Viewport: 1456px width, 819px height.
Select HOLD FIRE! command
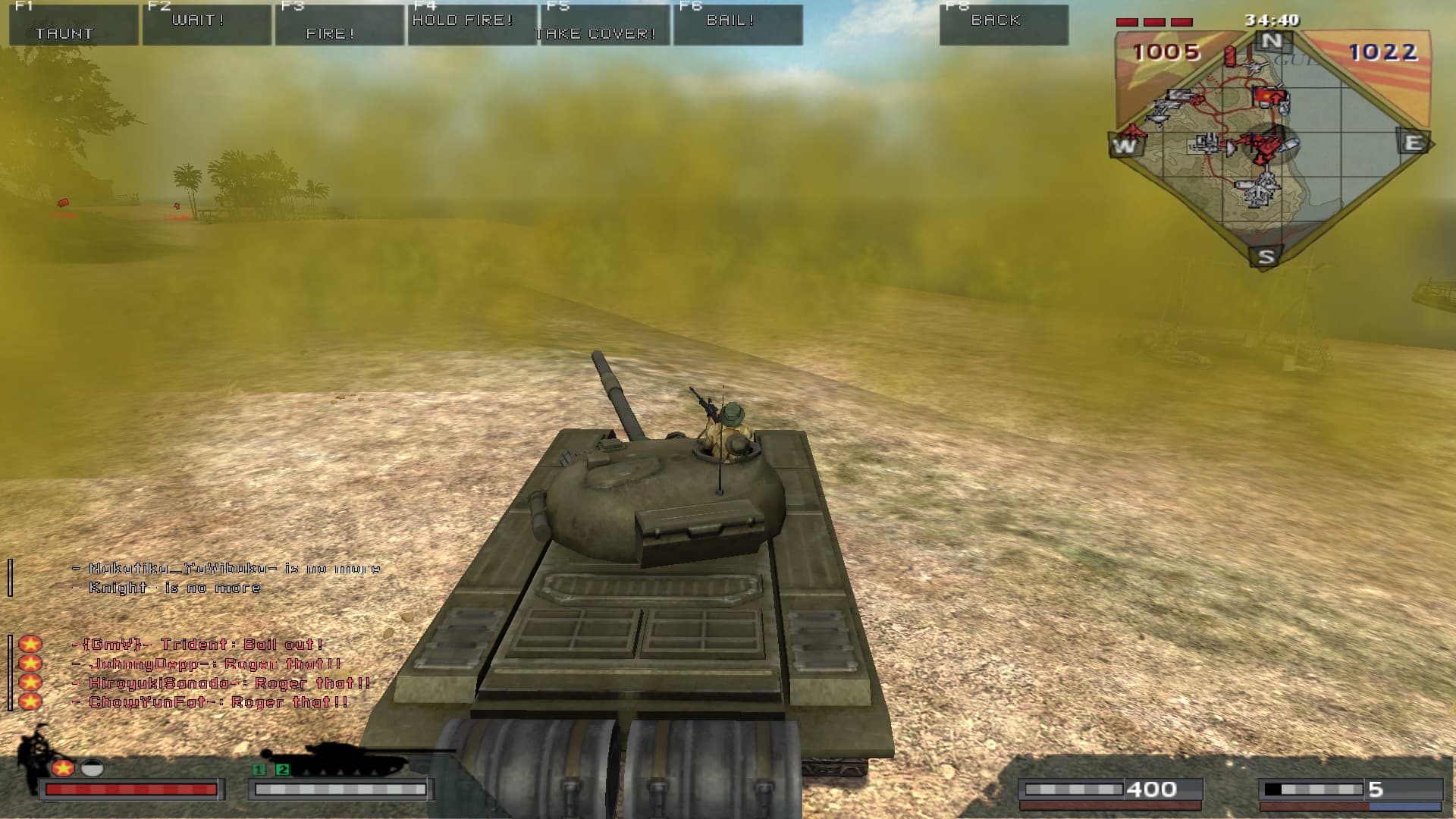click(x=472, y=25)
